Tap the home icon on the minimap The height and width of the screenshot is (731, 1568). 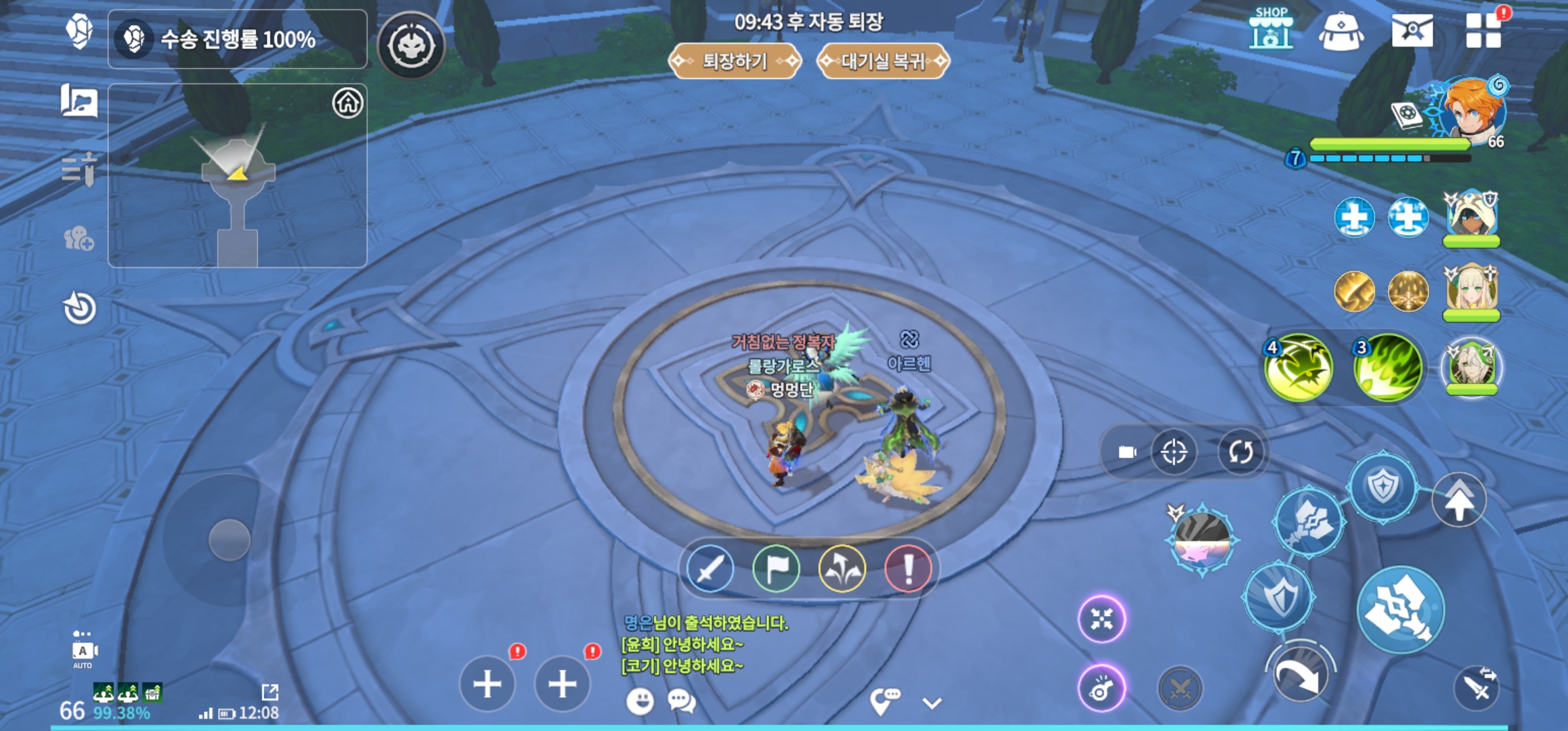pyautogui.click(x=347, y=104)
